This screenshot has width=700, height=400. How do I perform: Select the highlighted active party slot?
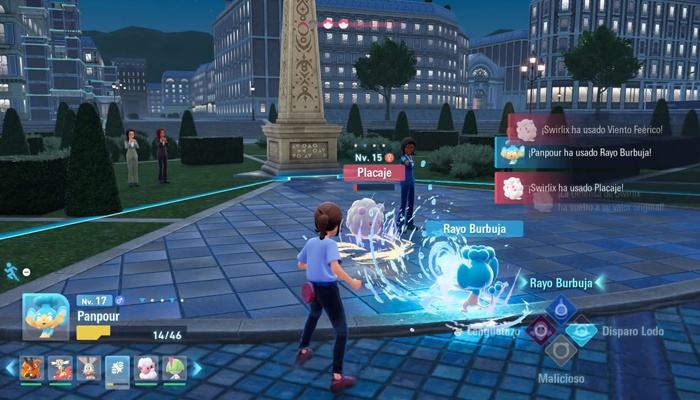pyautogui.click(x=118, y=368)
